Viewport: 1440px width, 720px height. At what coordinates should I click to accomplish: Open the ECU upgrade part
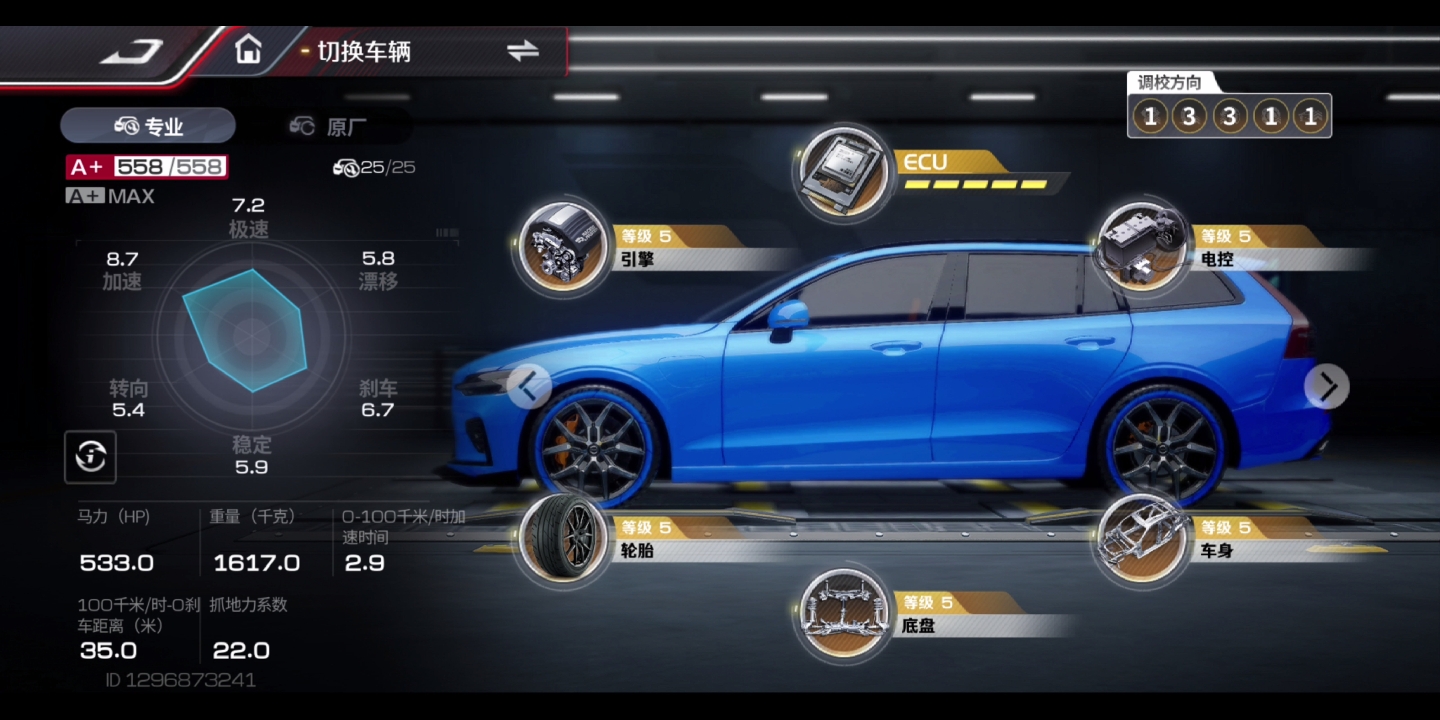843,172
